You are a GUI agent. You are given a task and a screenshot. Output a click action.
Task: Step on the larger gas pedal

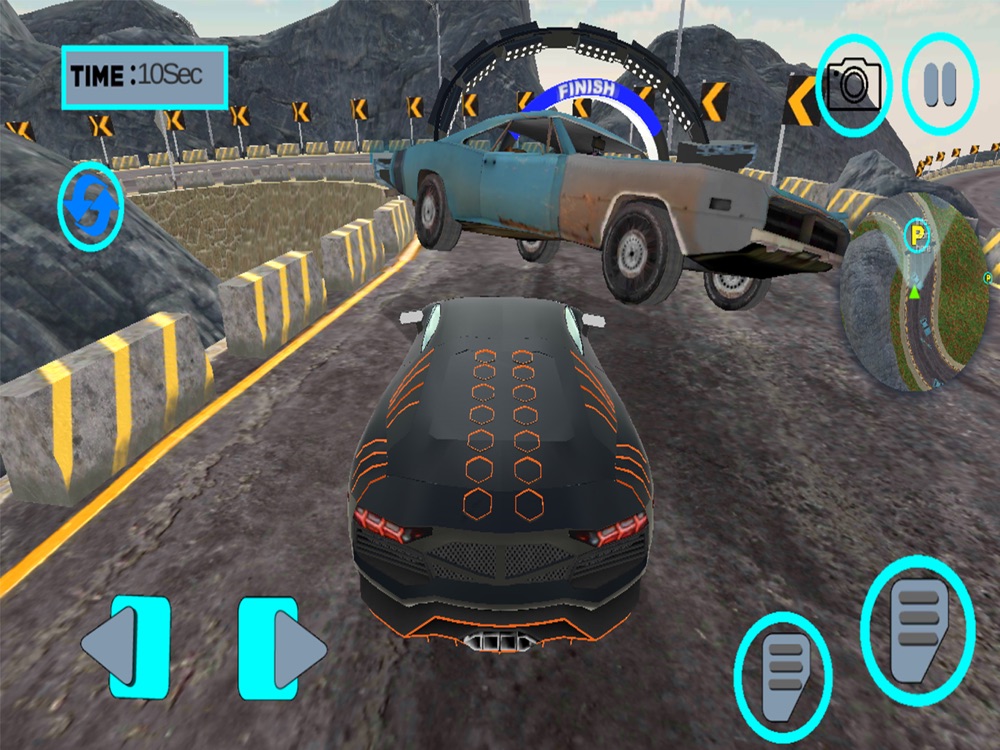tap(917, 616)
